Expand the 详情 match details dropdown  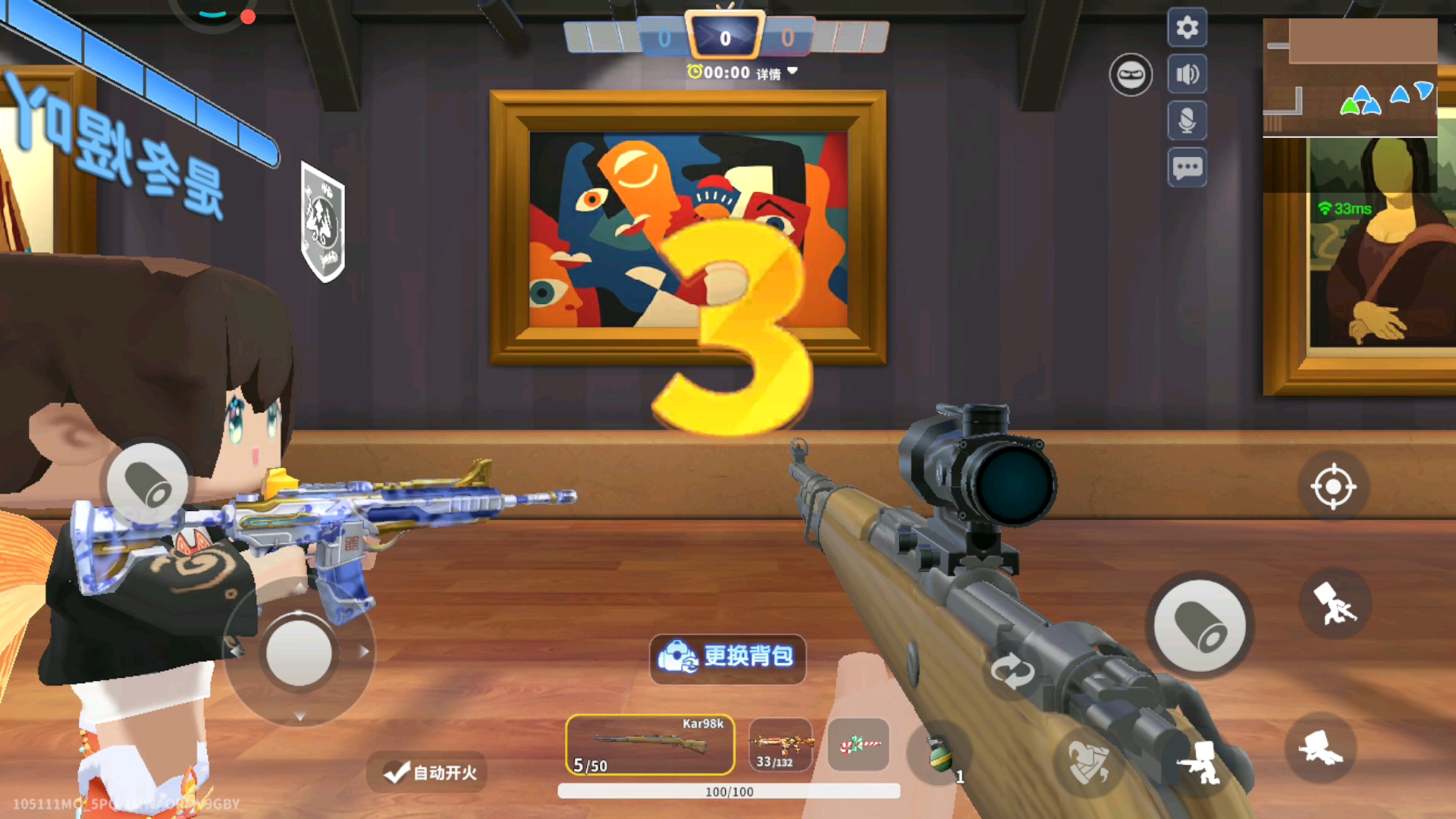tap(777, 73)
